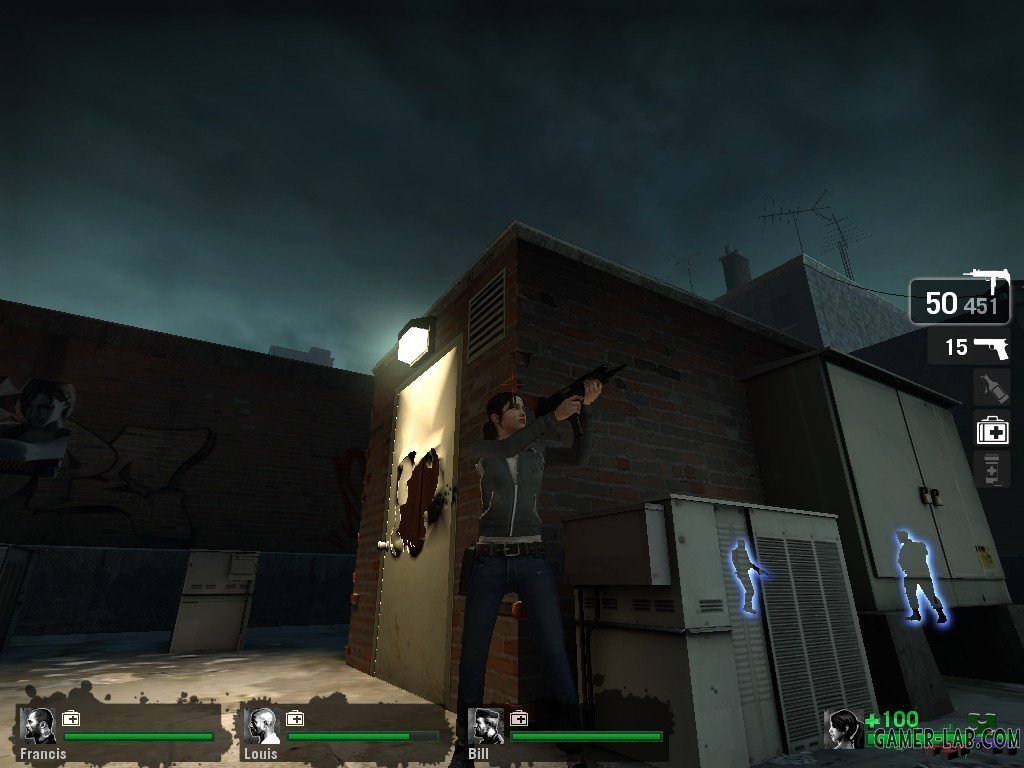Click the medkit icon beside Louis

(295, 718)
